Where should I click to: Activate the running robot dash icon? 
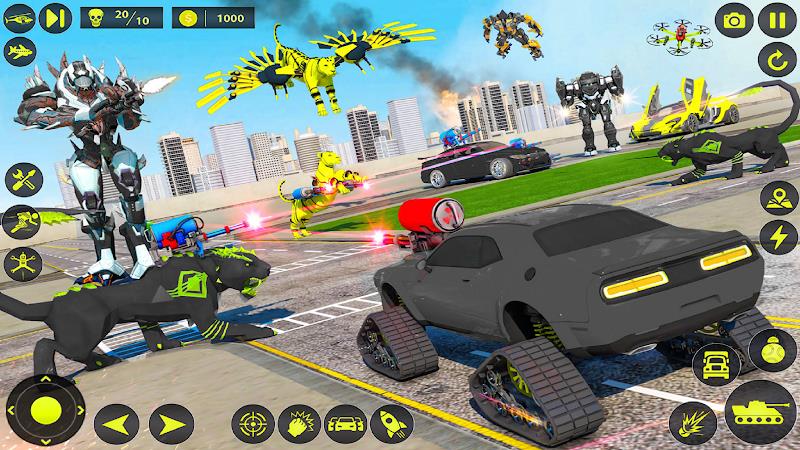pos(20,220)
